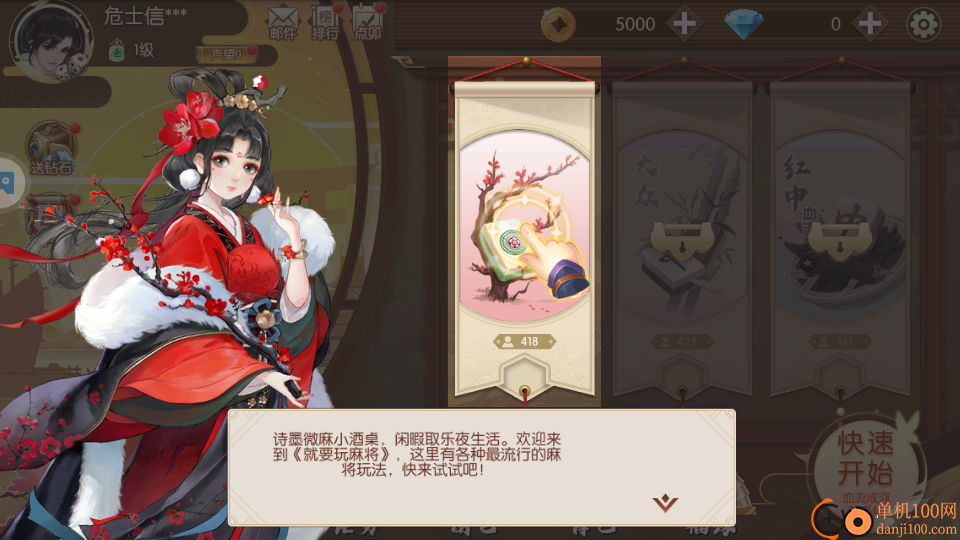Screen dimensions: 960x540
Task: Choose the locked 大众 mahjong scroll
Action: pyautogui.click(x=682, y=240)
